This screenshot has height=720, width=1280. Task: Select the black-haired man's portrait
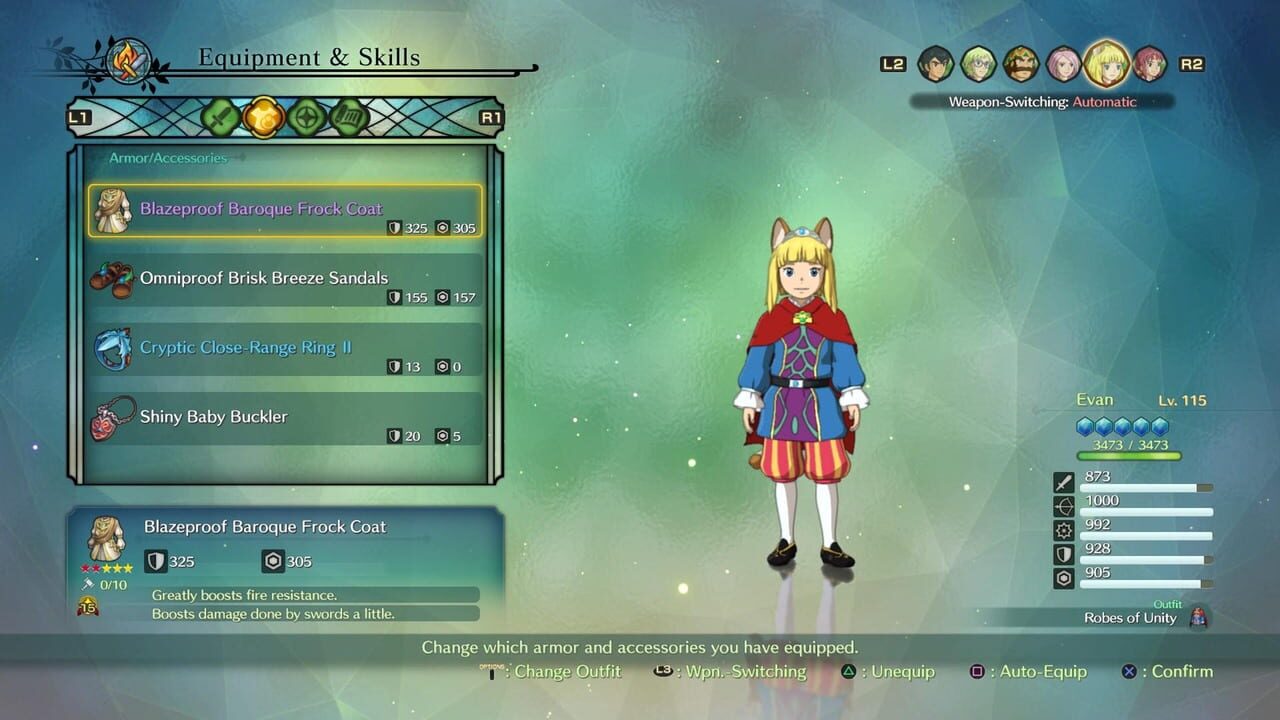pos(936,64)
